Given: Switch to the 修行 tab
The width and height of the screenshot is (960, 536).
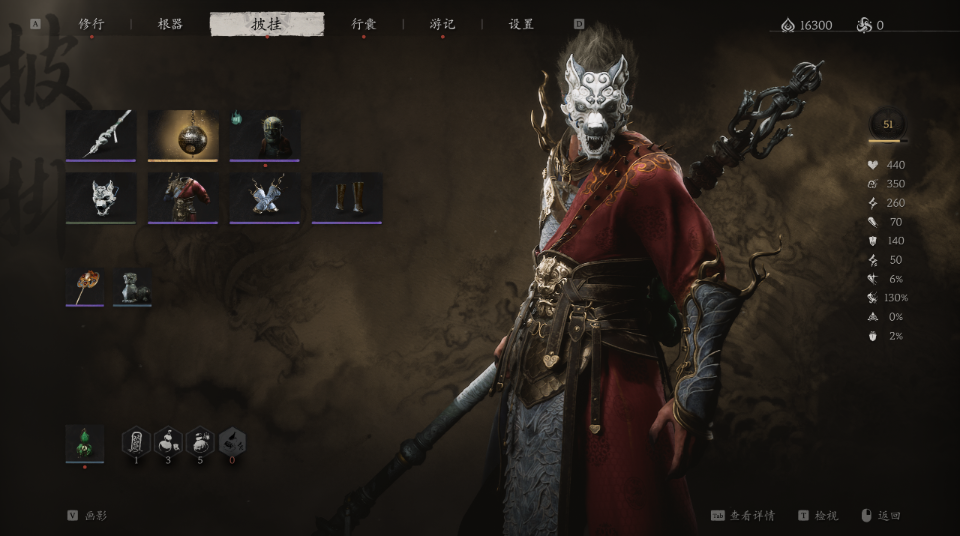Looking at the screenshot, I should click(91, 24).
